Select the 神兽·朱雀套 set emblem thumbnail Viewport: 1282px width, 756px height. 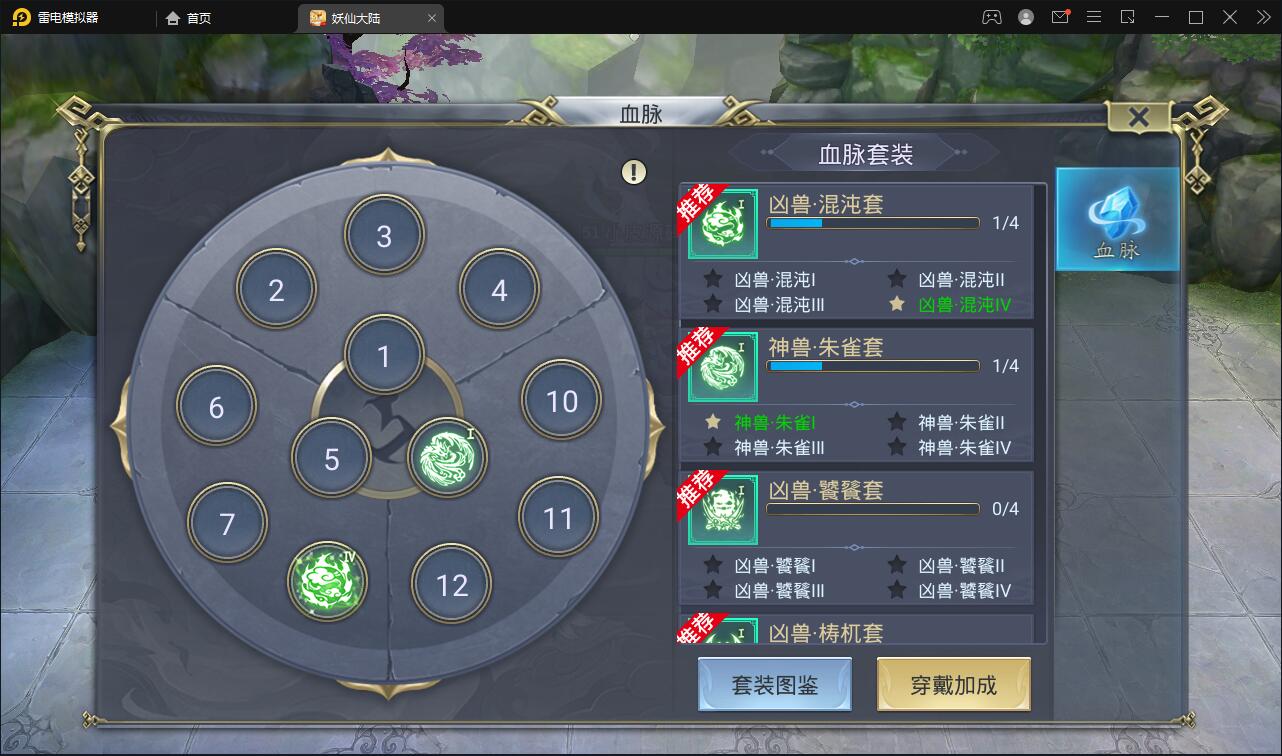(722, 365)
